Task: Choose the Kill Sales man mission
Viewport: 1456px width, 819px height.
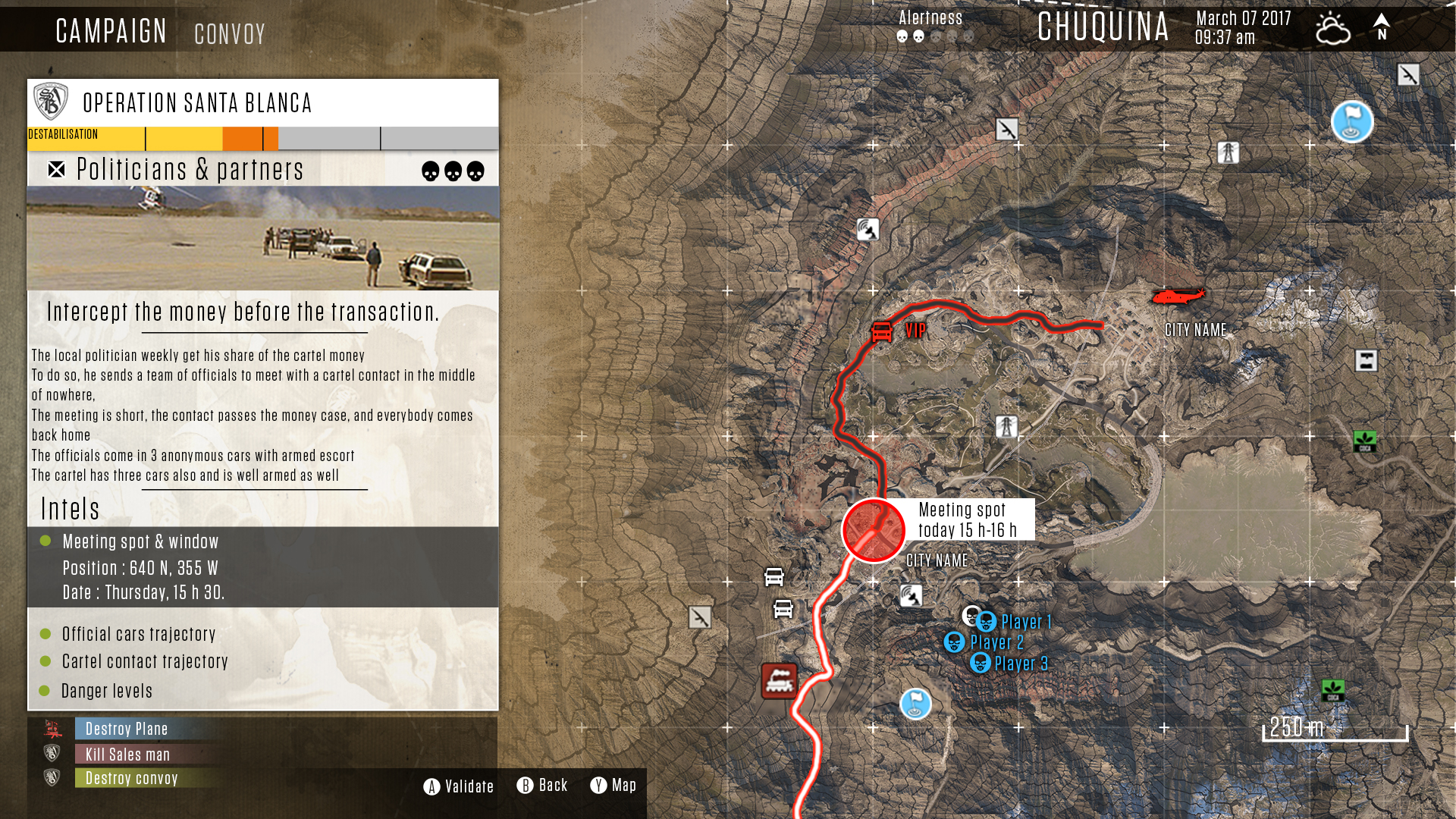Action: point(127,755)
